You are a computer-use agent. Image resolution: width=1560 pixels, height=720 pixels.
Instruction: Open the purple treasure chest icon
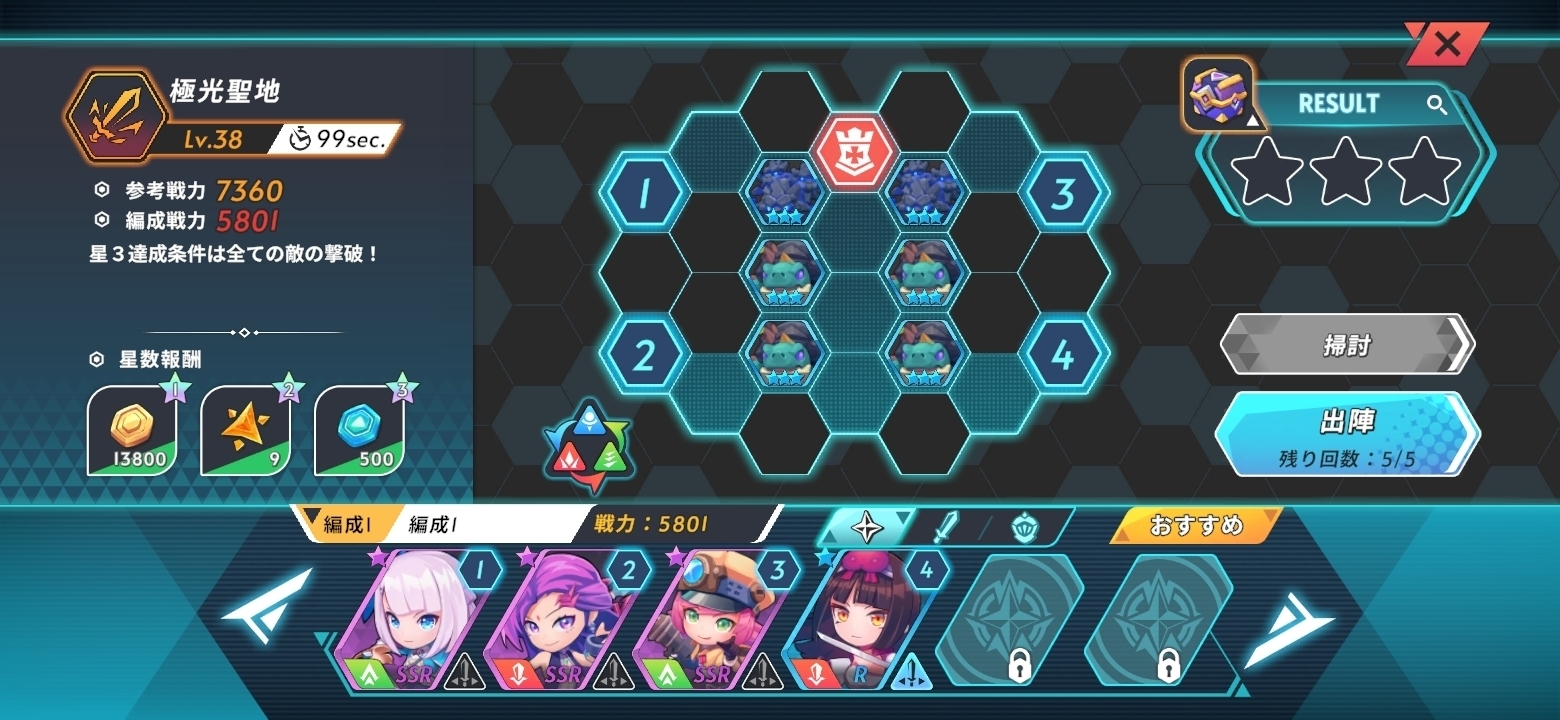pos(1217,94)
